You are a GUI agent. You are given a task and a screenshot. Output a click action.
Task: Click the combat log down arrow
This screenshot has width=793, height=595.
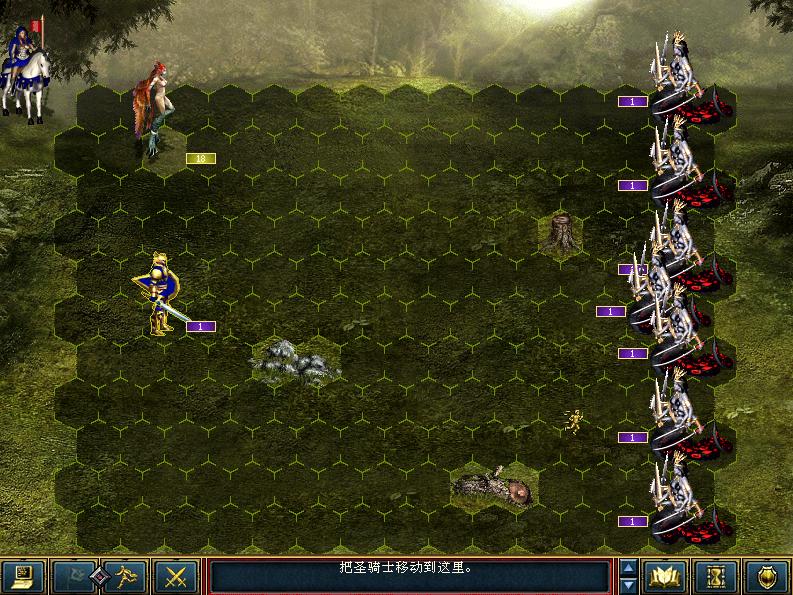tap(628, 585)
